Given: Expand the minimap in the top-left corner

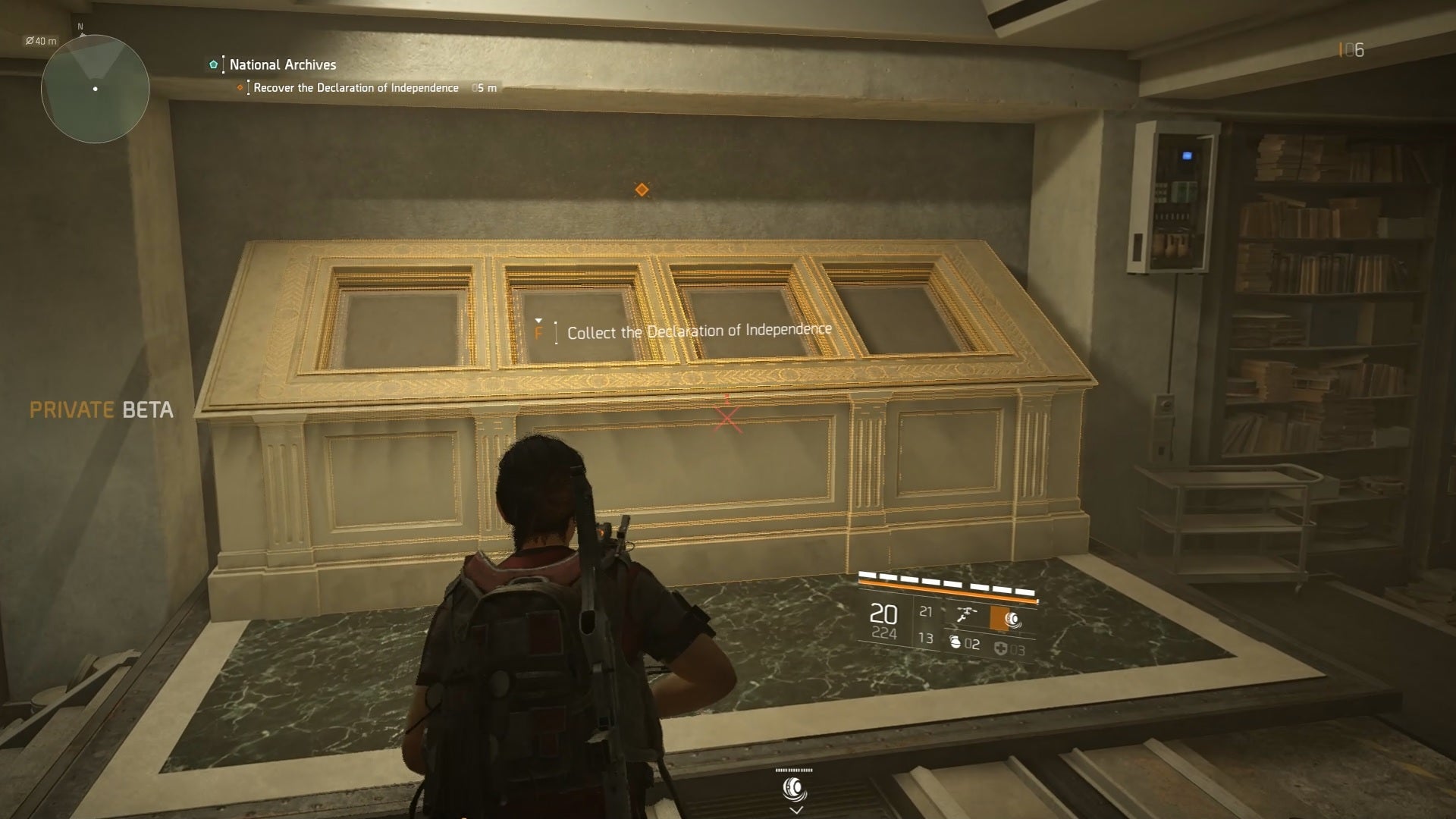Looking at the screenshot, I should click(95, 89).
